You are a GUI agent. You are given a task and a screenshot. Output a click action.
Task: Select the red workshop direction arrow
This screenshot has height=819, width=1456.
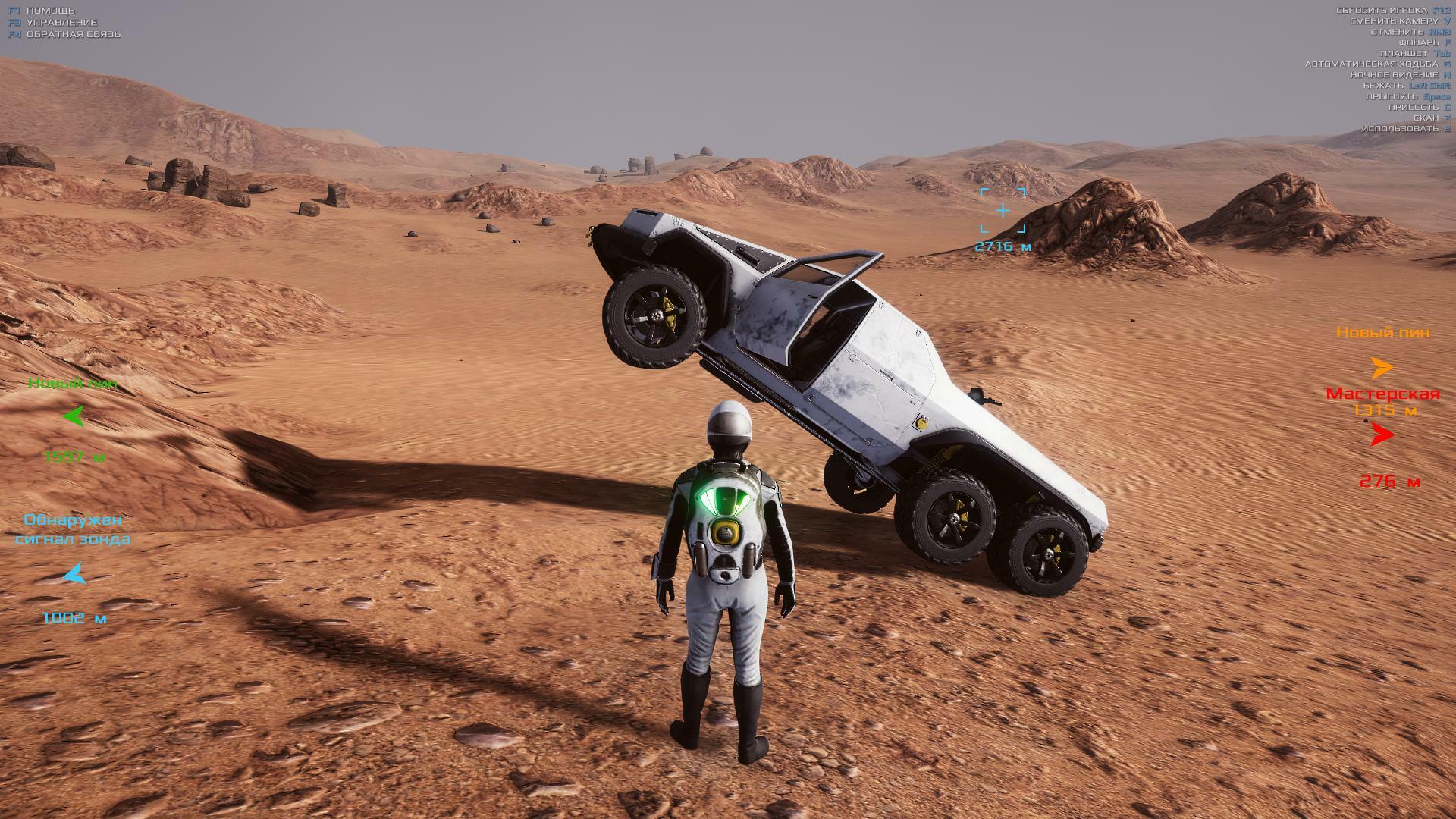(x=1382, y=435)
